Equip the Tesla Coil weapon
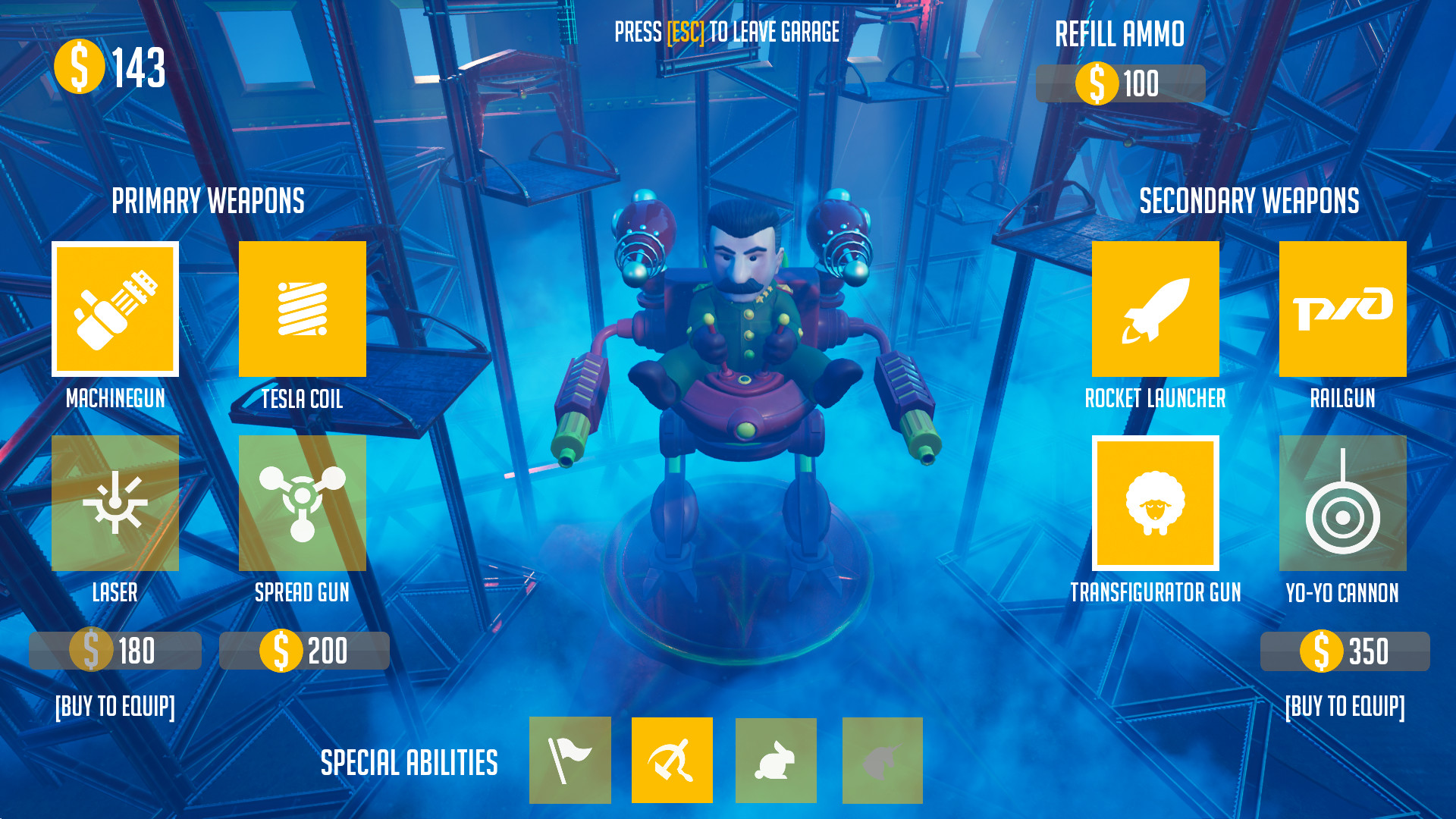This screenshot has width=1456, height=819. point(303,309)
